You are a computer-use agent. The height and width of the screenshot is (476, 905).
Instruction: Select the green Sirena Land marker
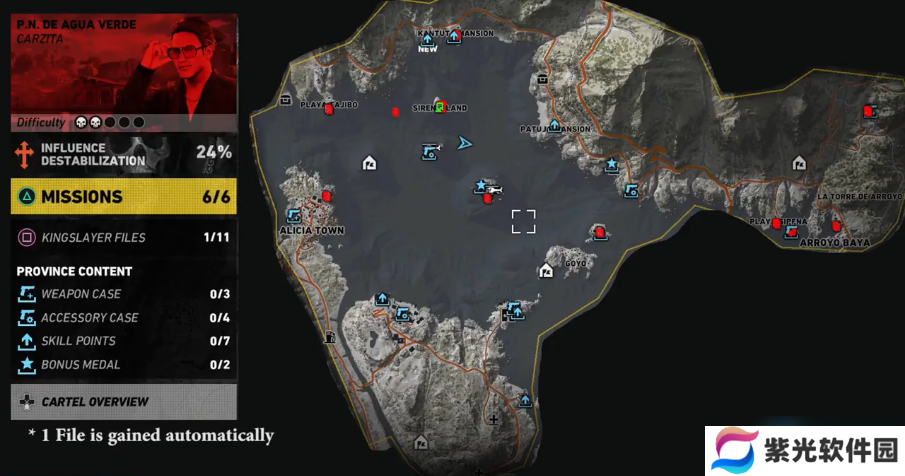[439, 106]
